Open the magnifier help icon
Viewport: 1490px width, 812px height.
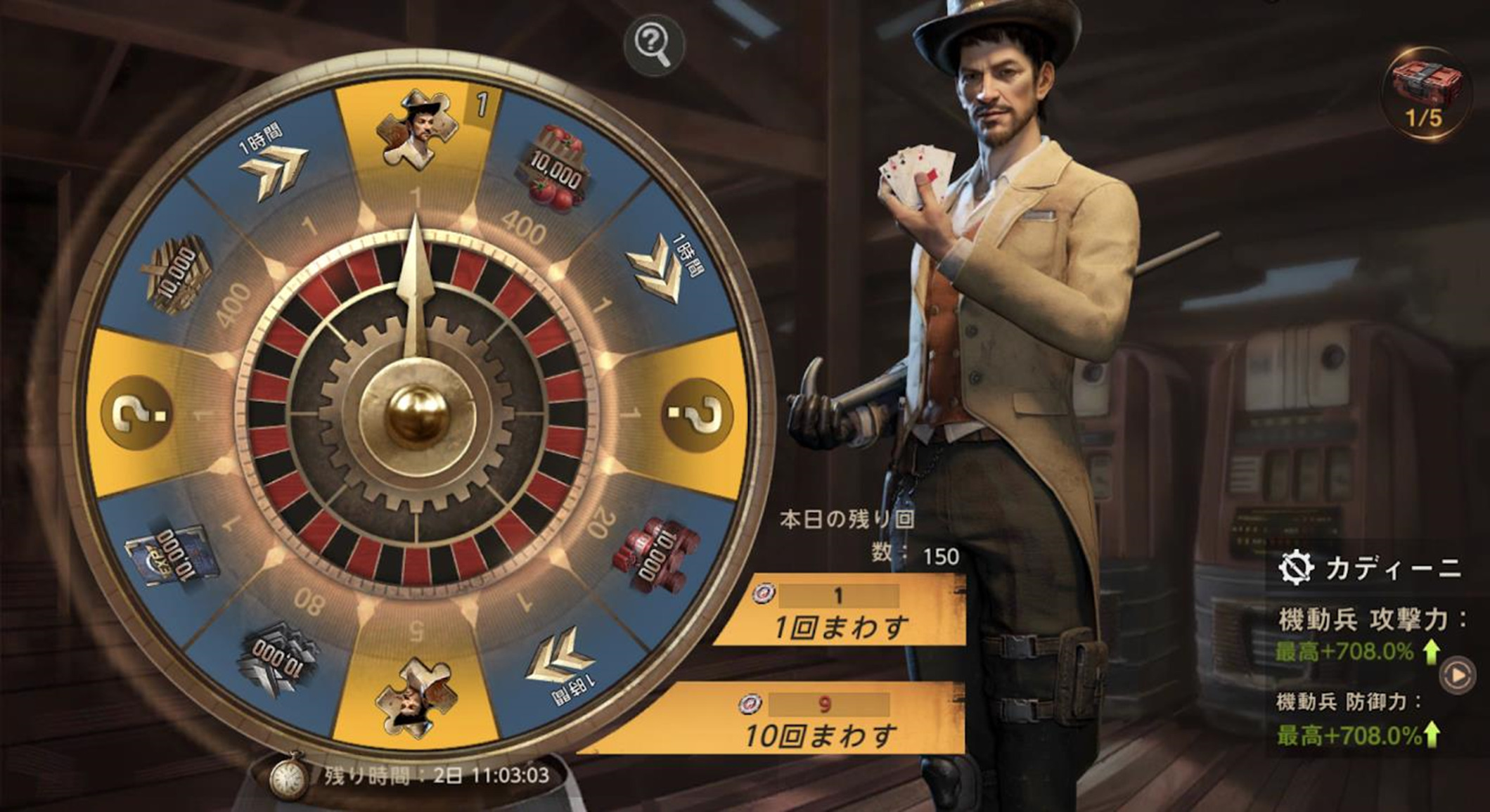click(x=655, y=45)
